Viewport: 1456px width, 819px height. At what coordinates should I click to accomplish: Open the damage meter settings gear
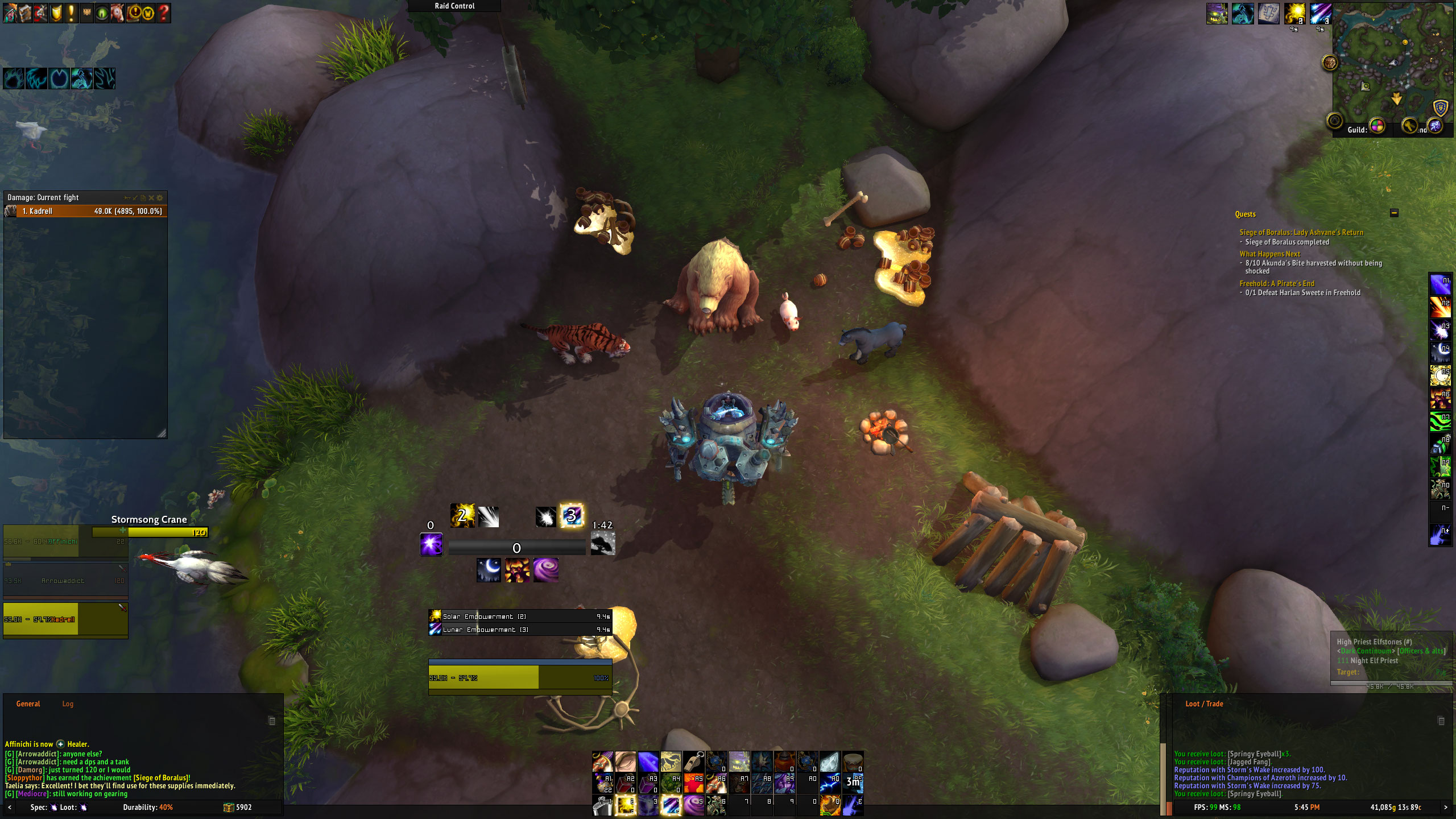pos(160,198)
